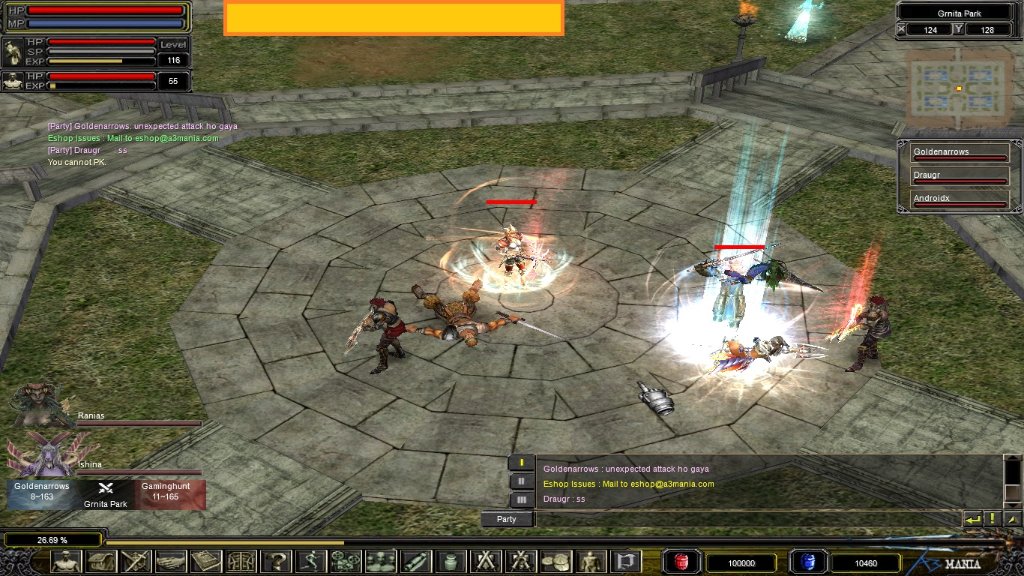Click the Grnita Park minimap
The width and height of the screenshot is (1024, 576).
[x=958, y=88]
